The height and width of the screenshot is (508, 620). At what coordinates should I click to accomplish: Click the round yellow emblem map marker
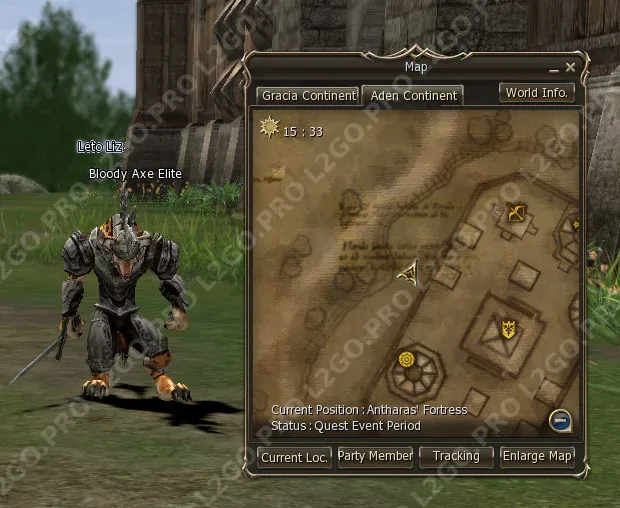coord(407,359)
